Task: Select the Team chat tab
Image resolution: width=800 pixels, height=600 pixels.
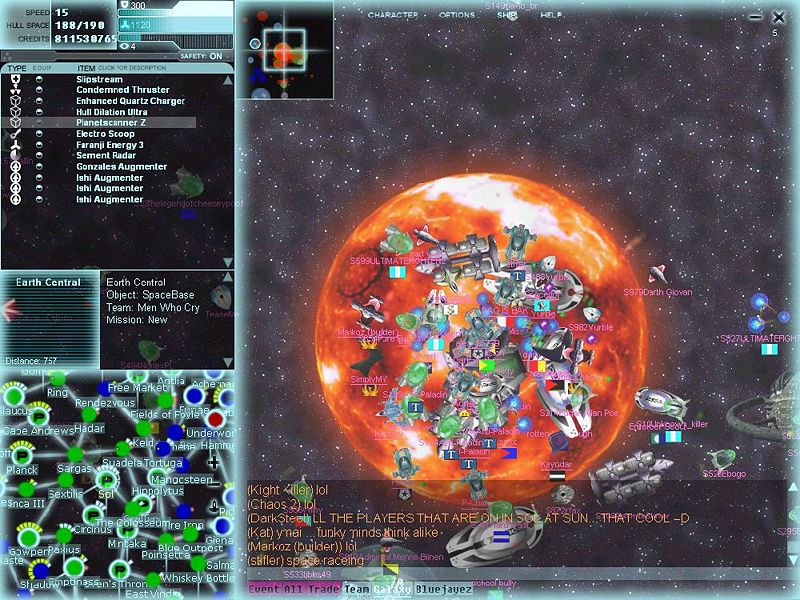Action: [357, 589]
